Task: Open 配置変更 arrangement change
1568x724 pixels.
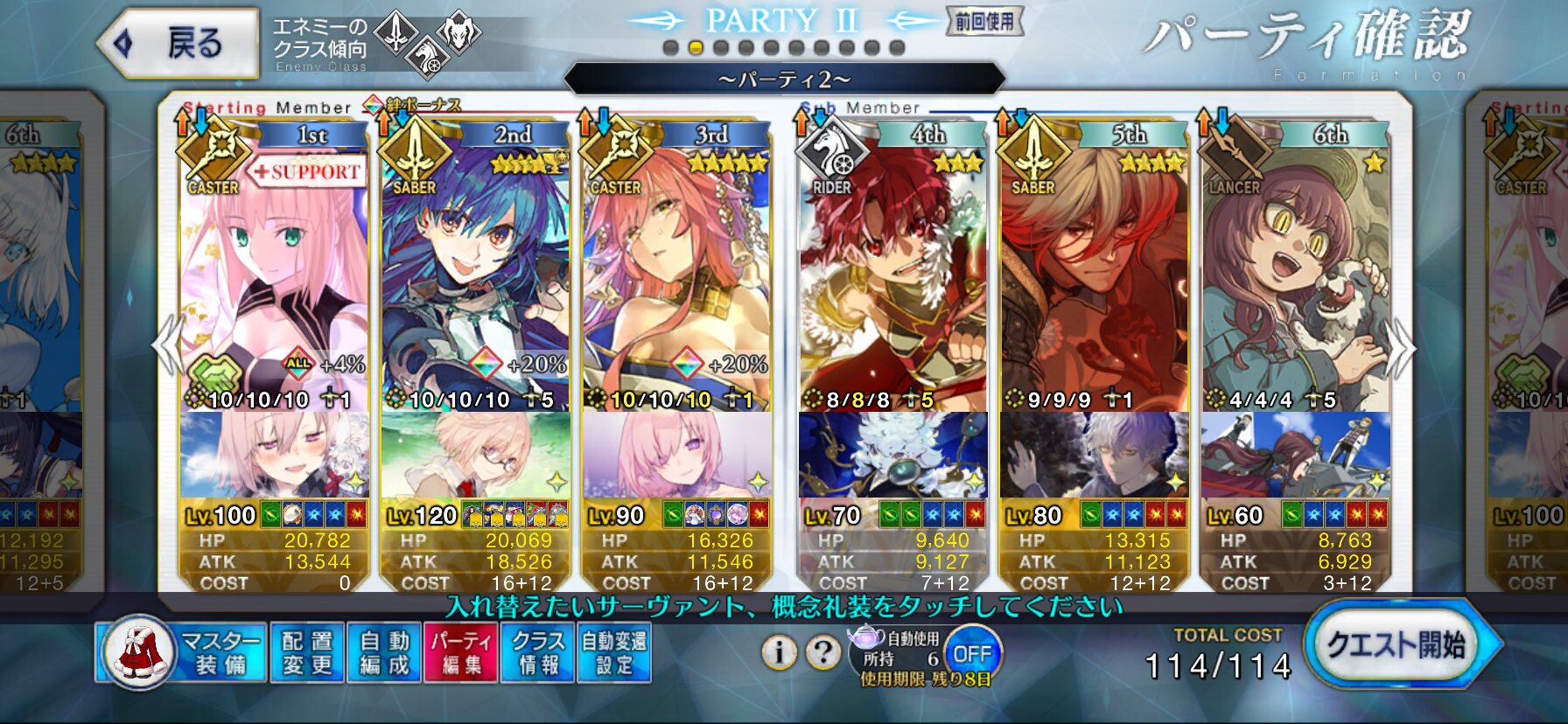Action: pos(307,652)
